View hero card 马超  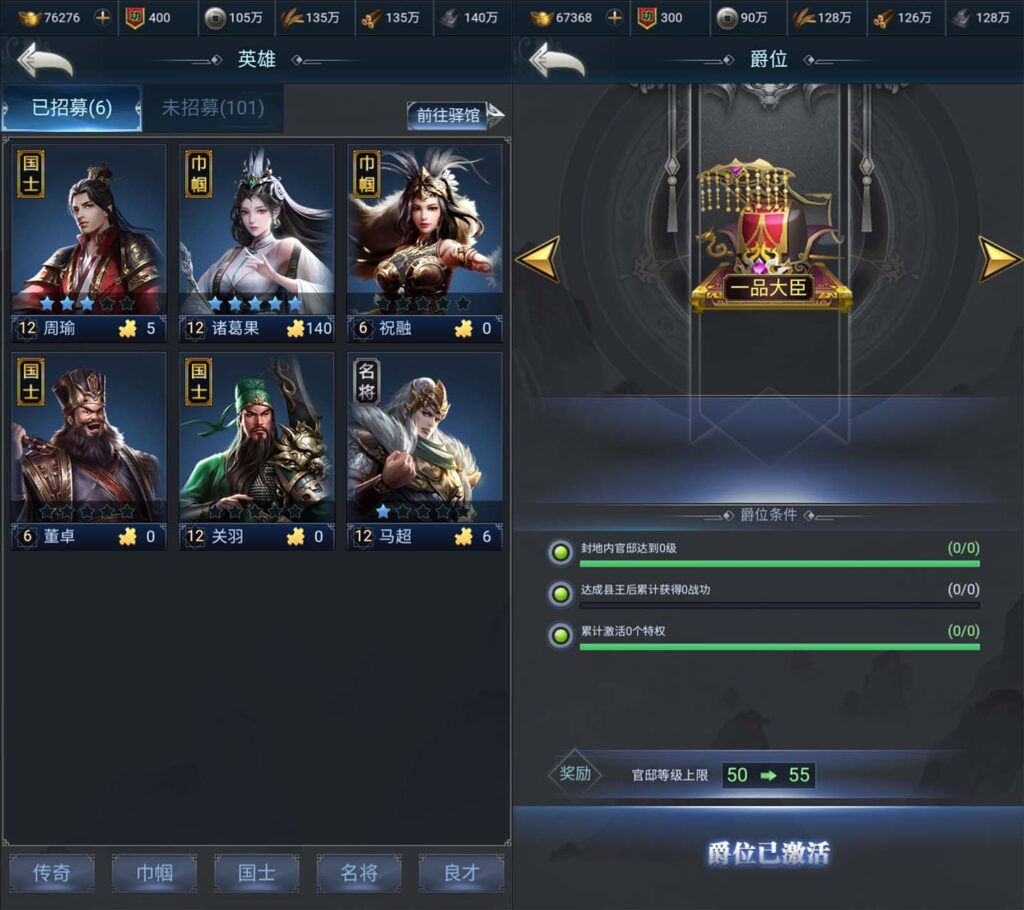point(424,450)
